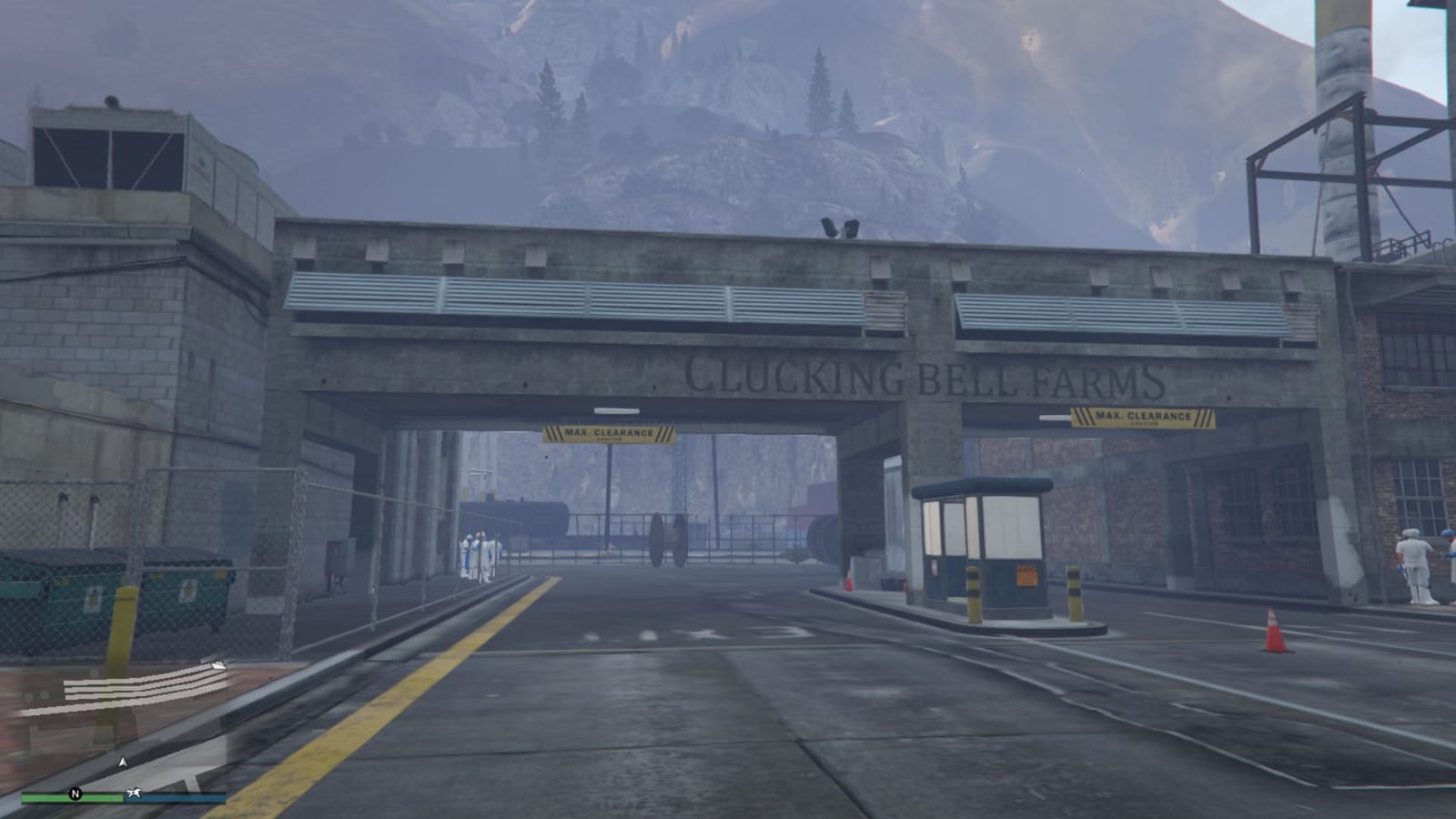
Task: Click the guard booth window
Action: (1010, 528)
